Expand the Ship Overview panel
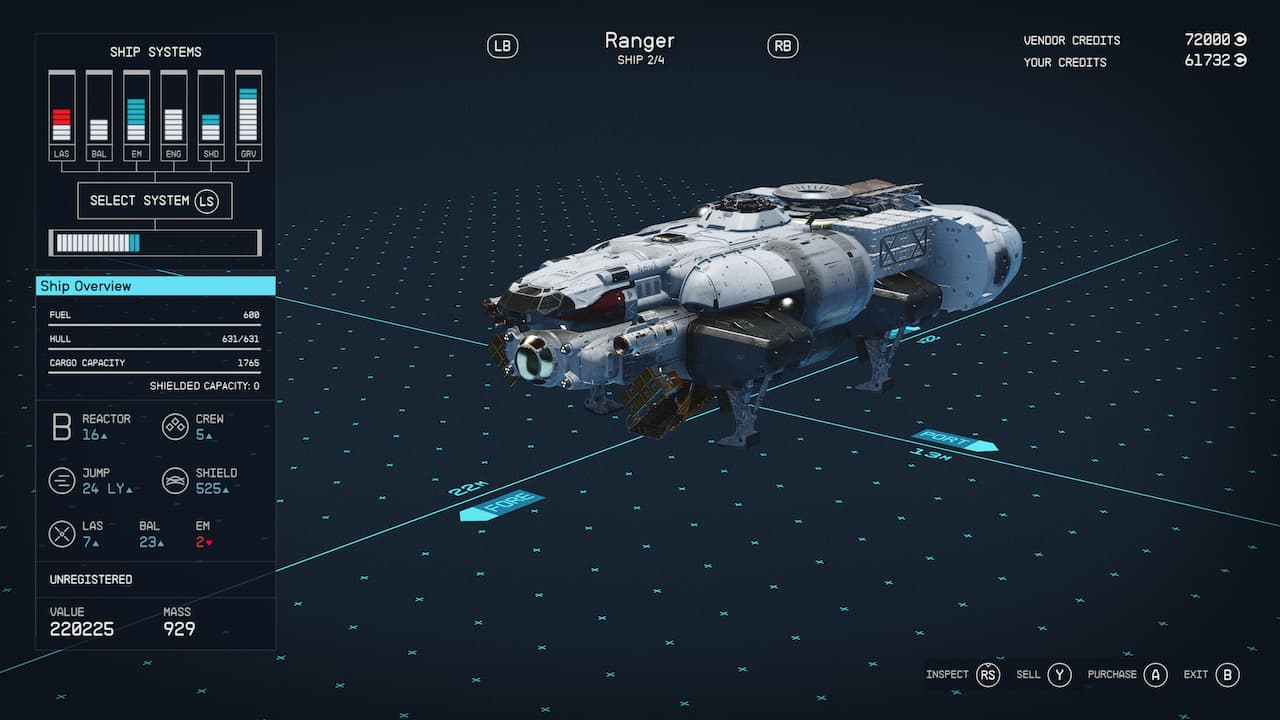Image resolution: width=1280 pixels, height=720 pixels. click(154, 286)
